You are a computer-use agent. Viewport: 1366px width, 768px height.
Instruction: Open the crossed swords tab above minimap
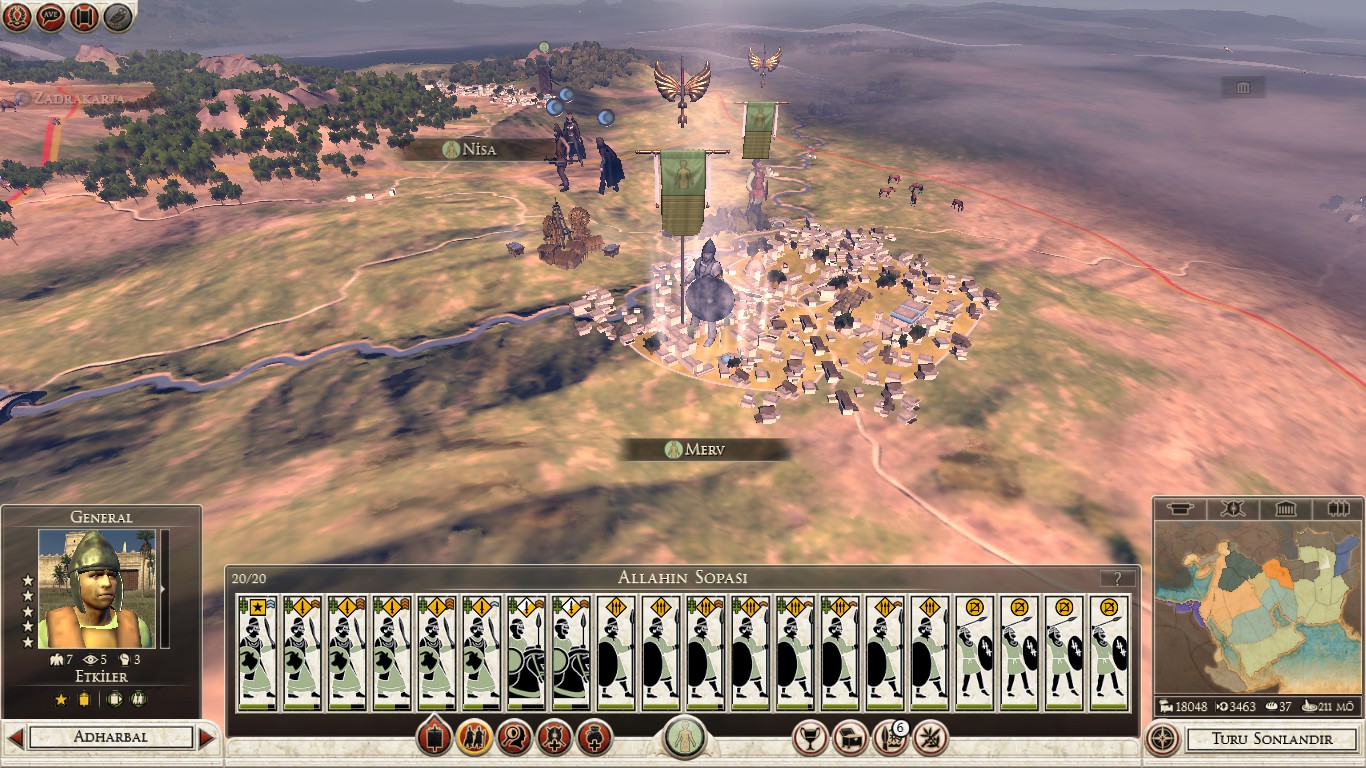tap(1231, 509)
